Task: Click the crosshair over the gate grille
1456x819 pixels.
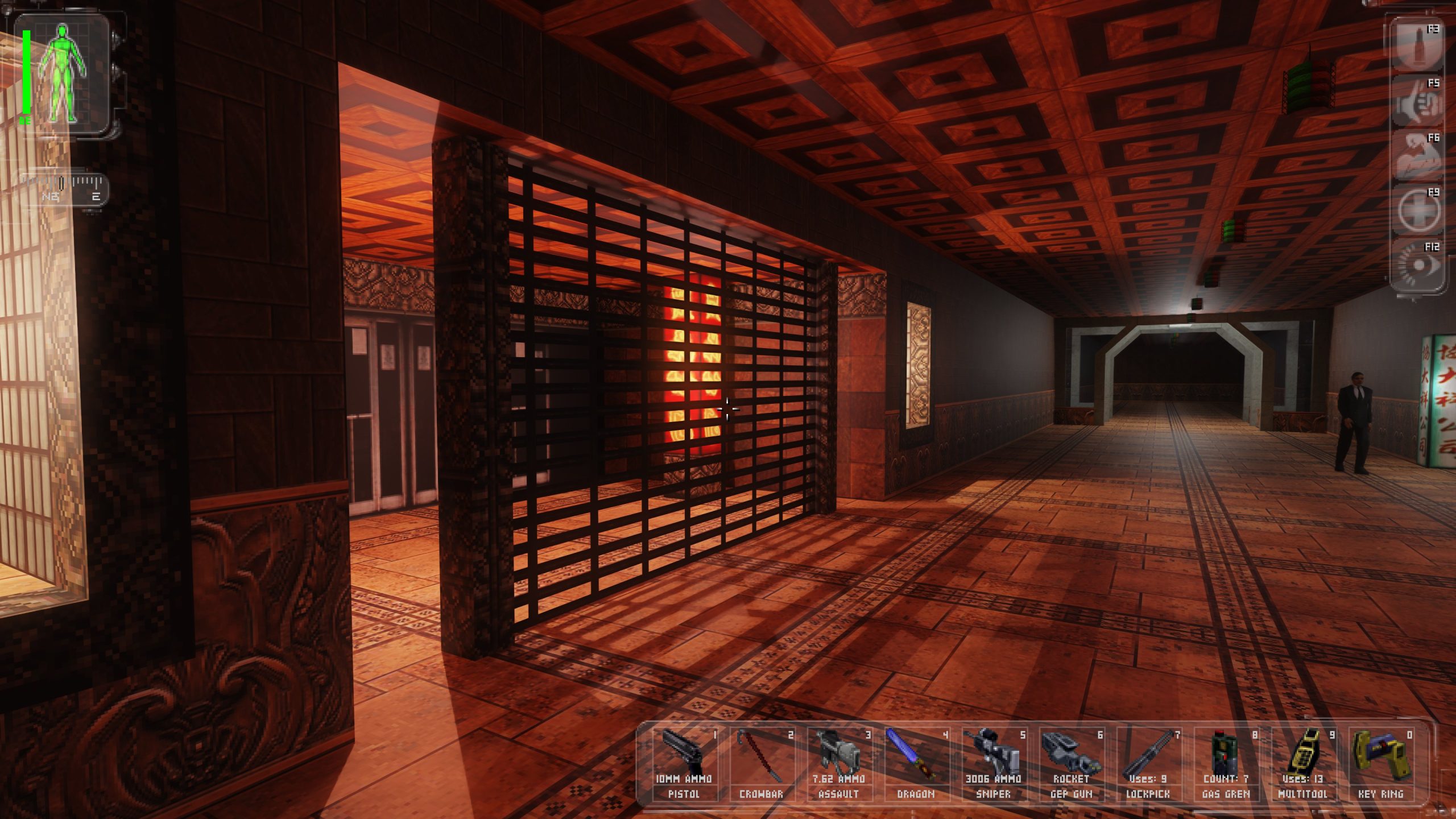Action: (728, 408)
